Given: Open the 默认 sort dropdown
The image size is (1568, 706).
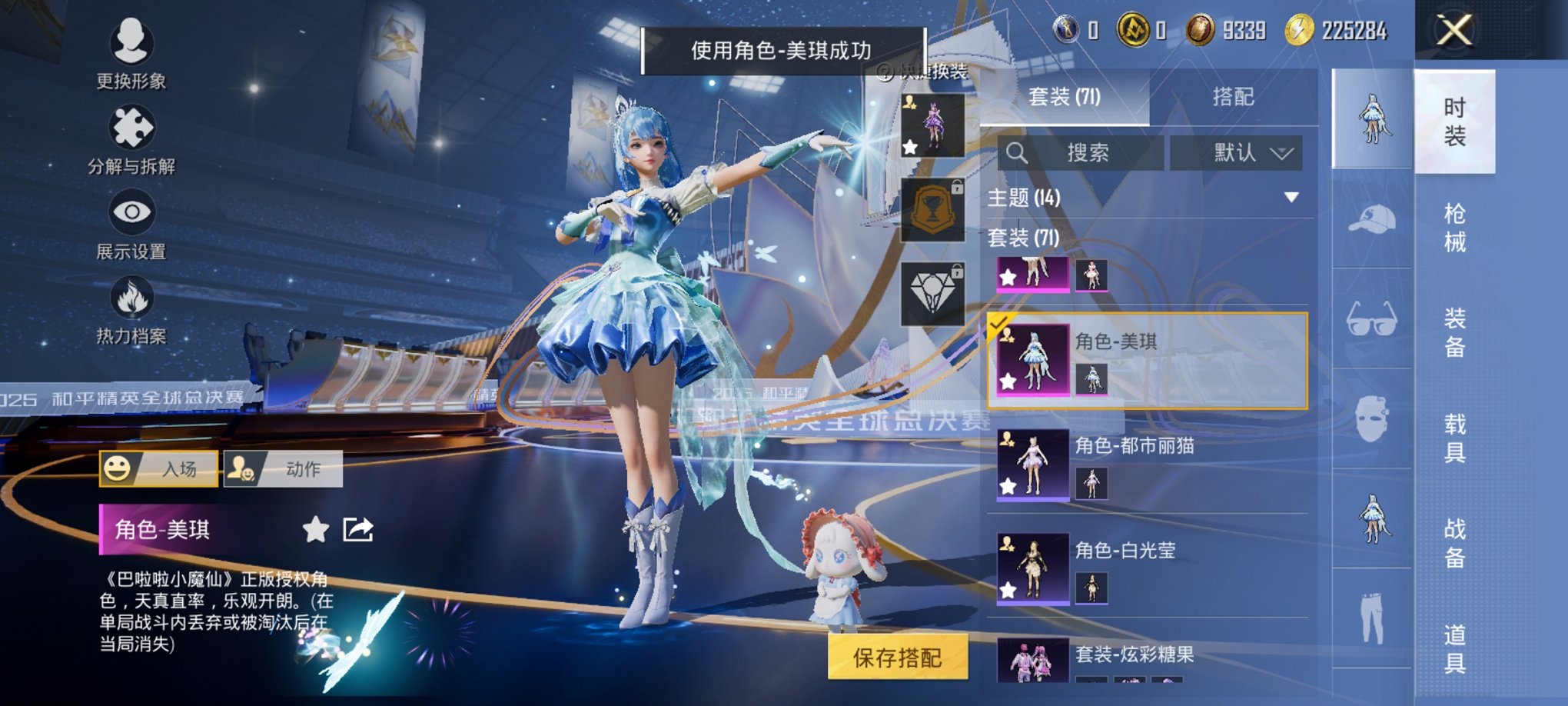Looking at the screenshot, I should point(1236,152).
